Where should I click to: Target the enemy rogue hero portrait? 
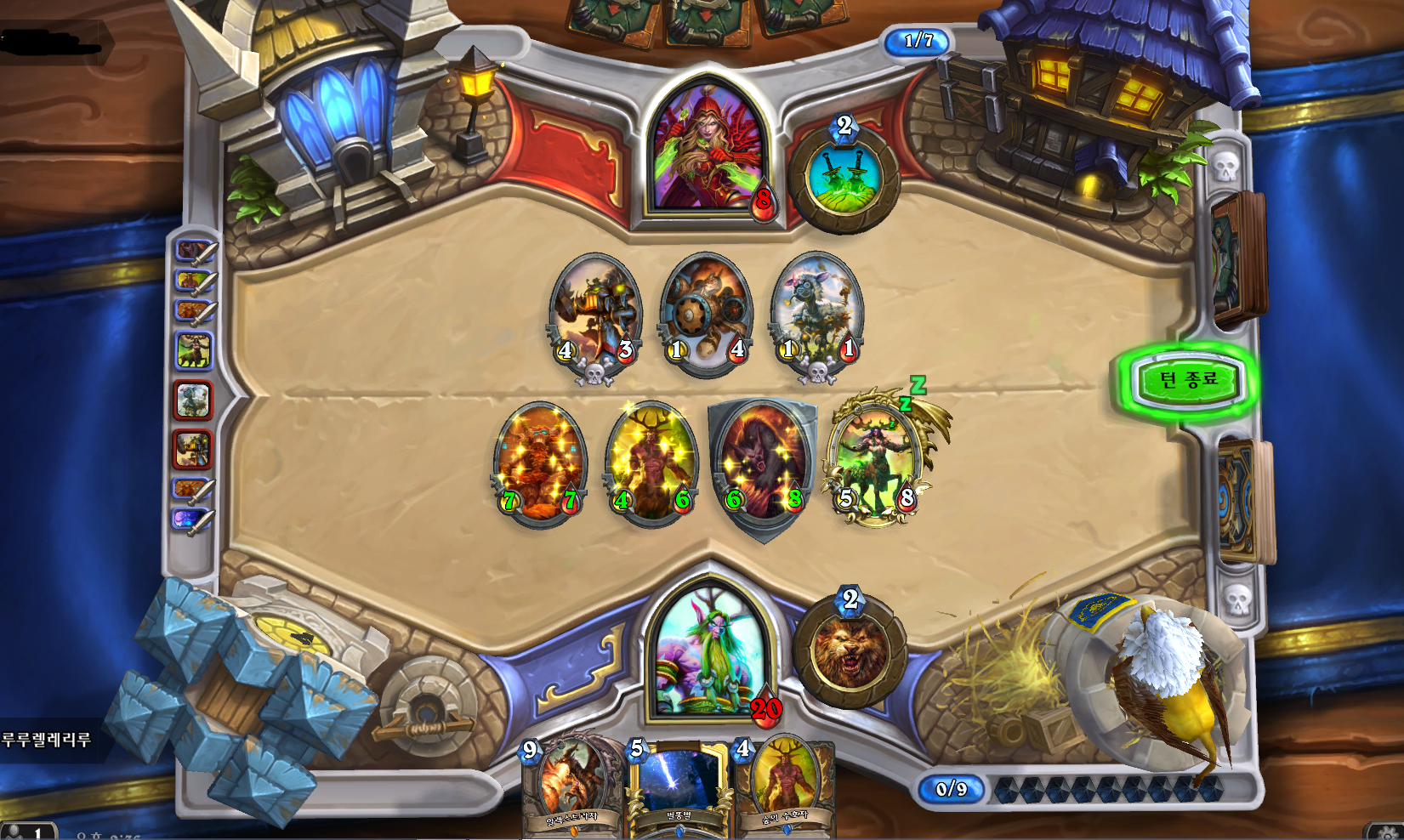pyautogui.click(x=708, y=153)
